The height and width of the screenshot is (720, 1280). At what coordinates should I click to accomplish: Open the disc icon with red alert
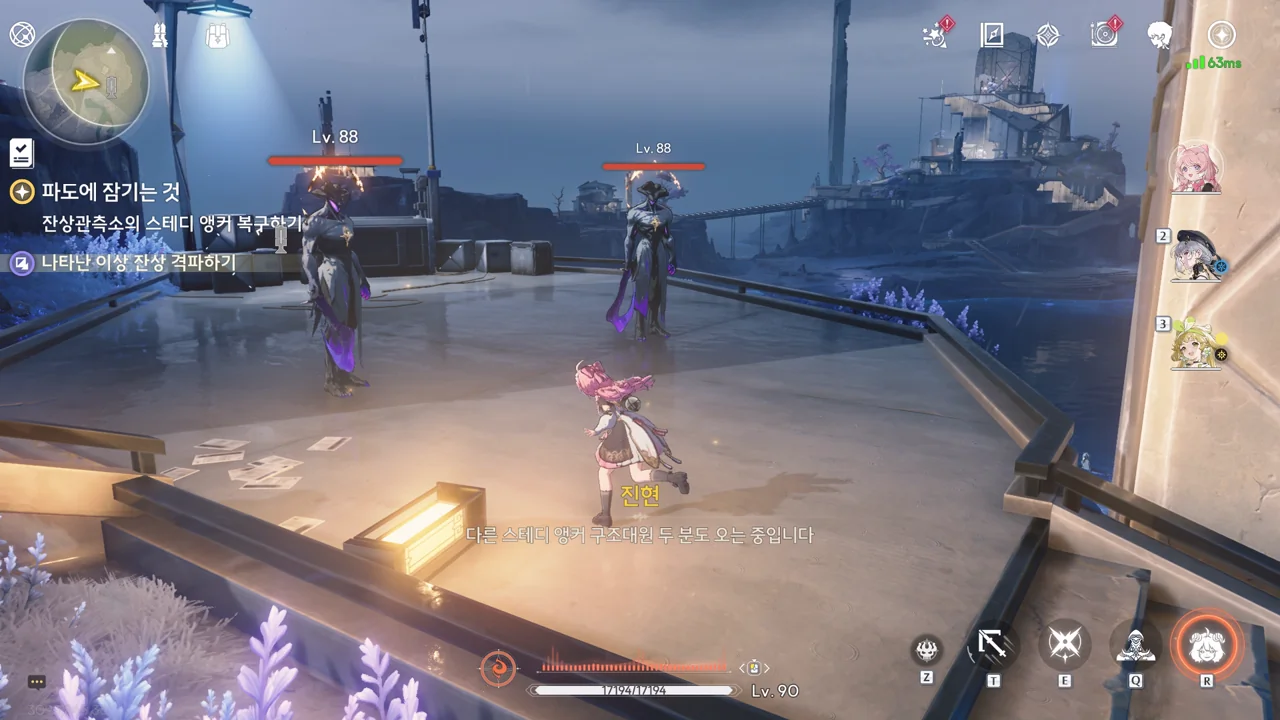pyautogui.click(x=1104, y=35)
